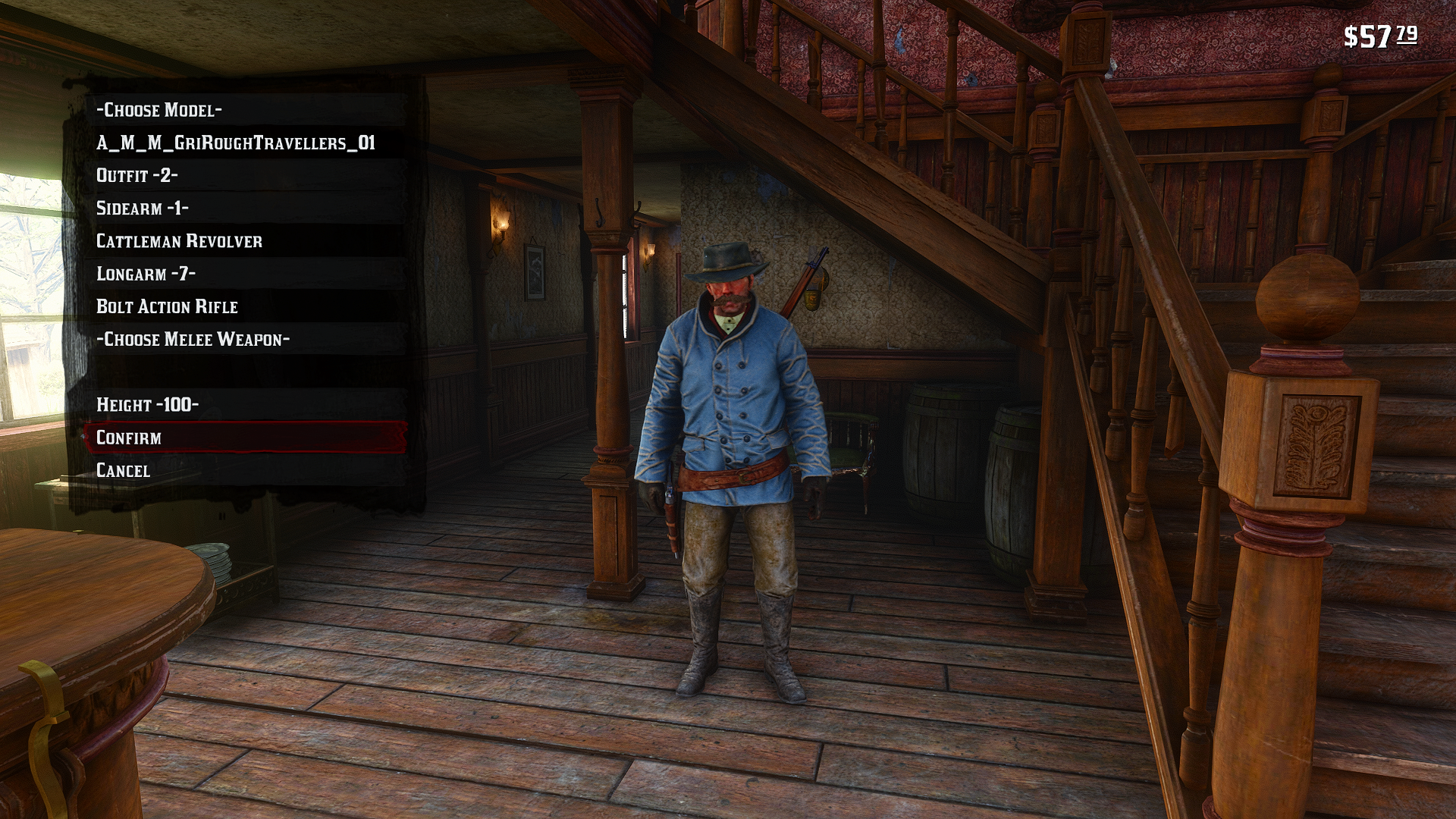Pick the Cattleman Revolver entry
This screenshot has height=819, width=1456.
(179, 241)
